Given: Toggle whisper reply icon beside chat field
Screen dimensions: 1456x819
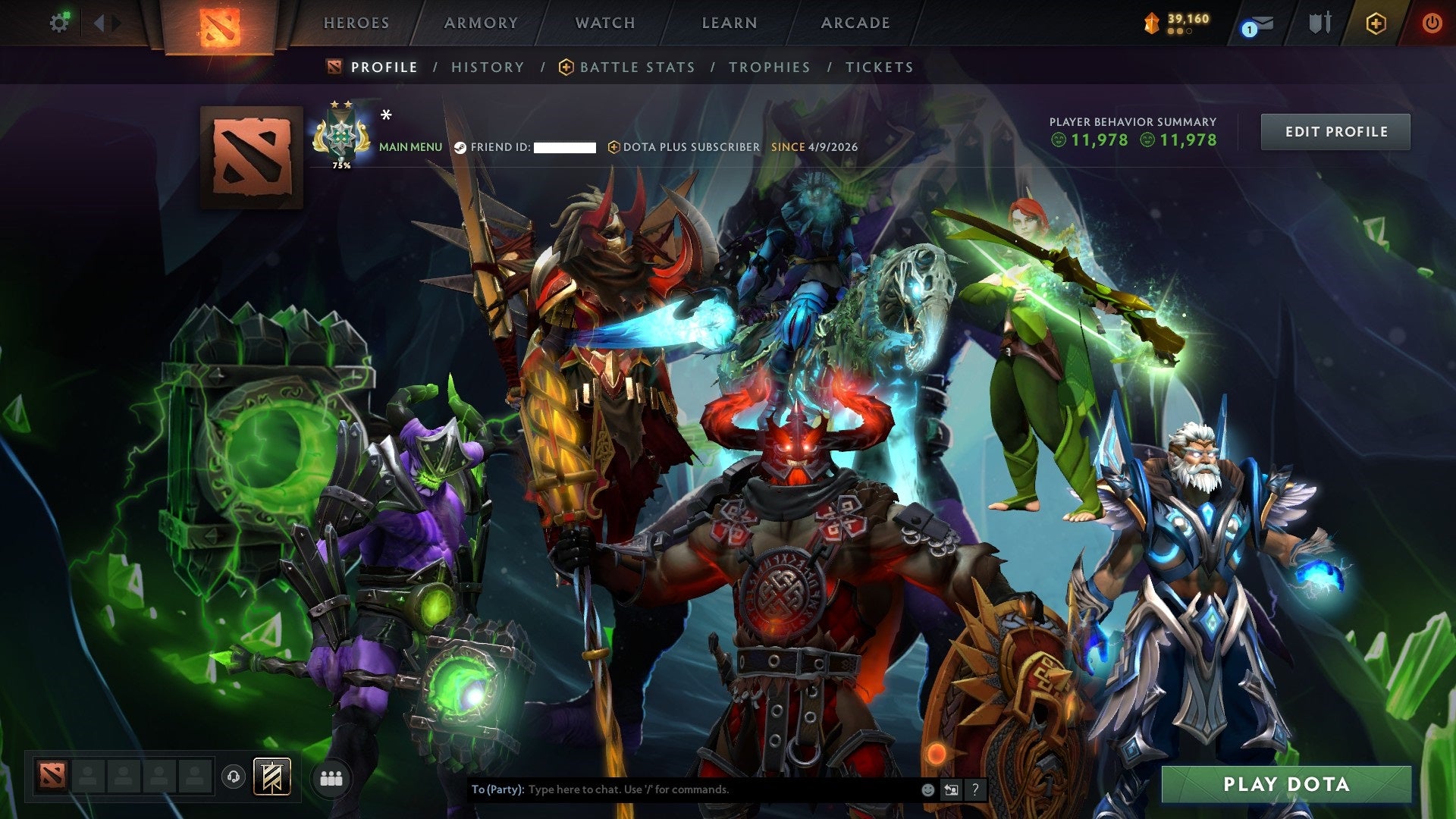Looking at the screenshot, I should point(951,789).
